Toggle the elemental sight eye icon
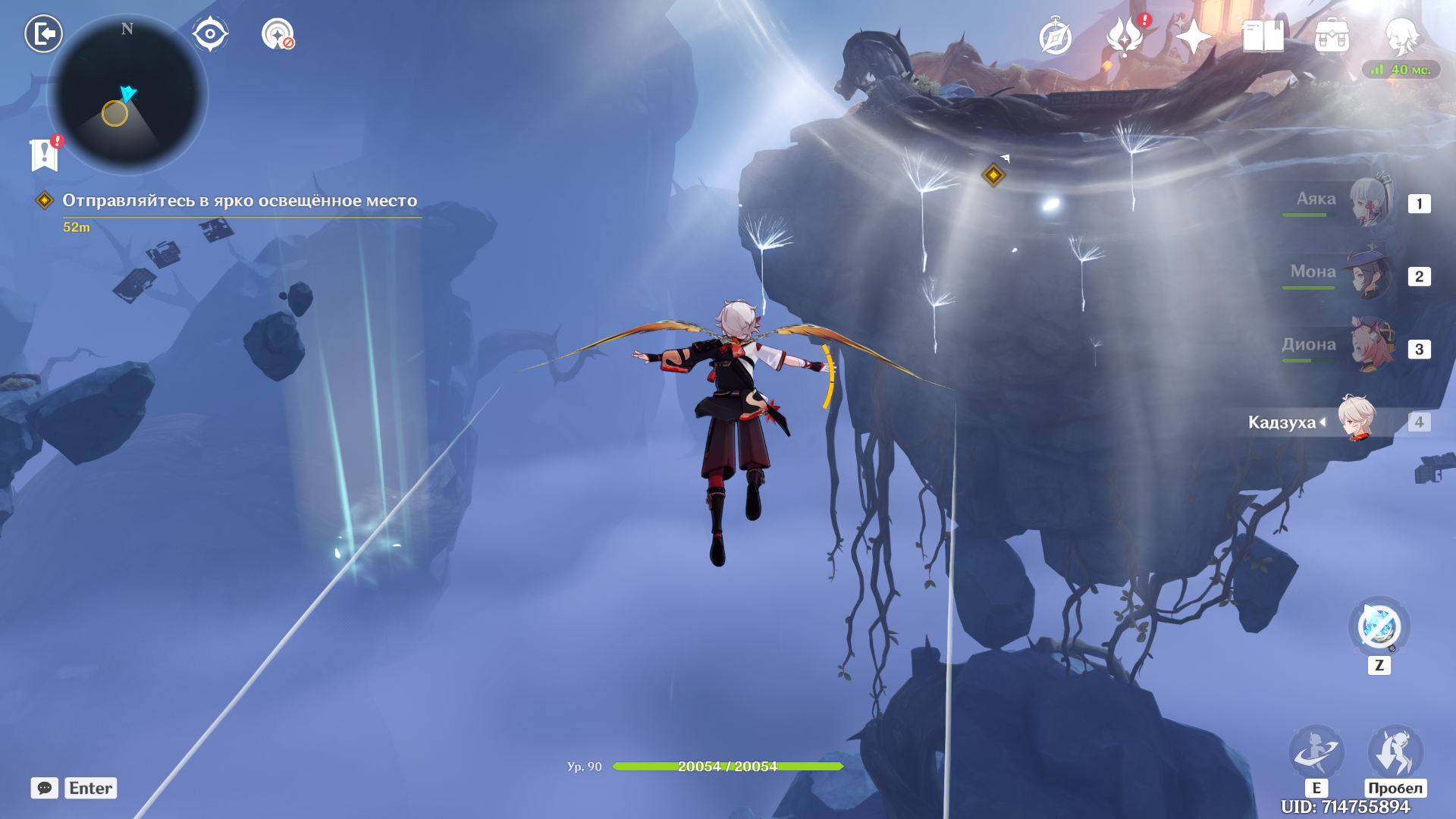Viewport: 1456px width, 819px height. point(210,34)
